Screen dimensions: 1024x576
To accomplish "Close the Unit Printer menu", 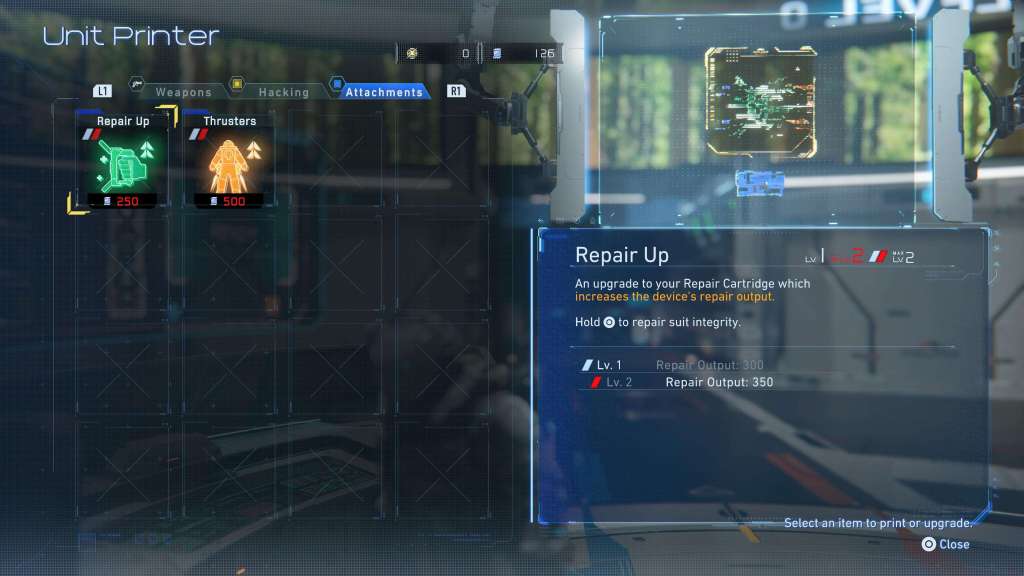I will pyautogui.click(x=945, y=544).
